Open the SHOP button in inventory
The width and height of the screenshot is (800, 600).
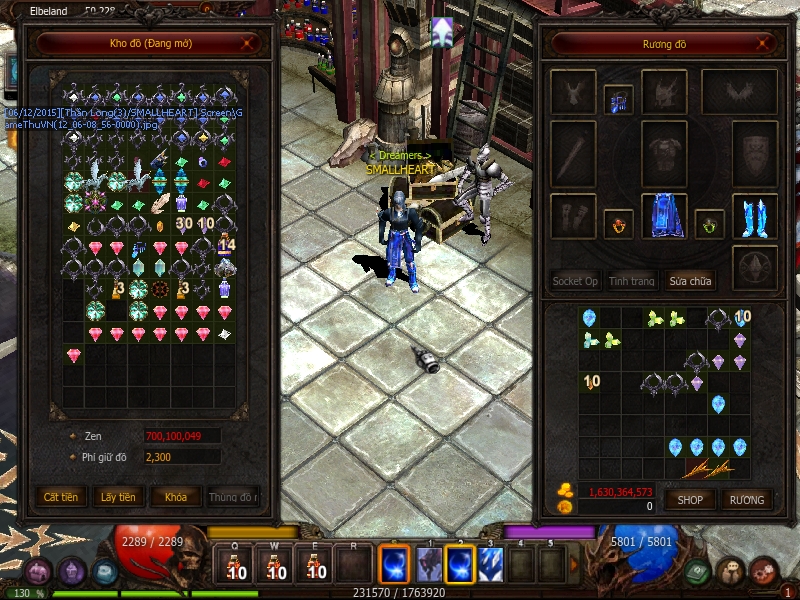[x=691, y=499]
